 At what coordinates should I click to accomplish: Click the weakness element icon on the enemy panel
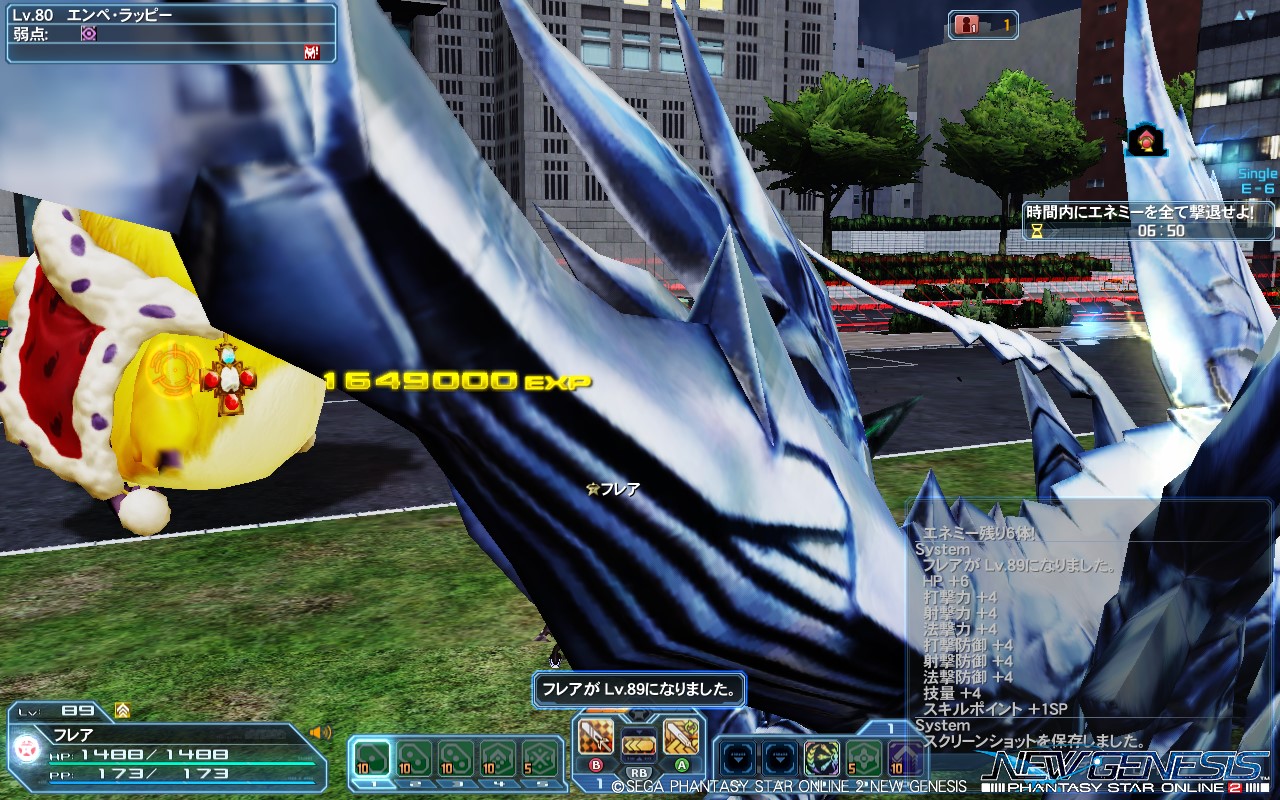click(88, 34)
